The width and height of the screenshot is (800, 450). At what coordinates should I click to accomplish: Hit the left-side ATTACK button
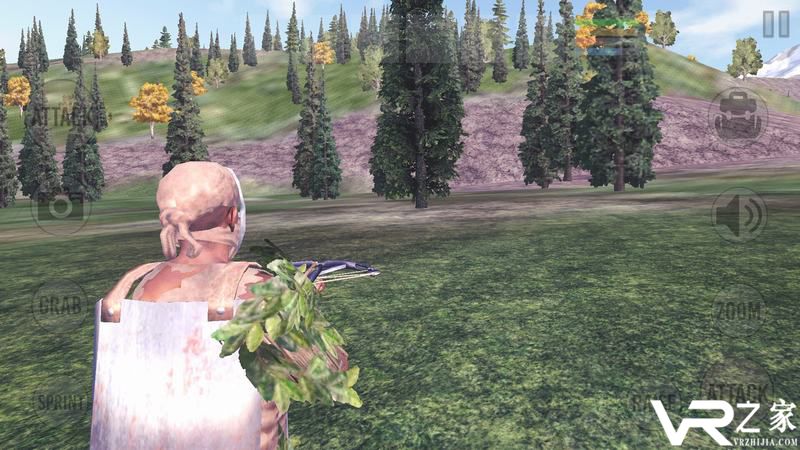[60, 116]
